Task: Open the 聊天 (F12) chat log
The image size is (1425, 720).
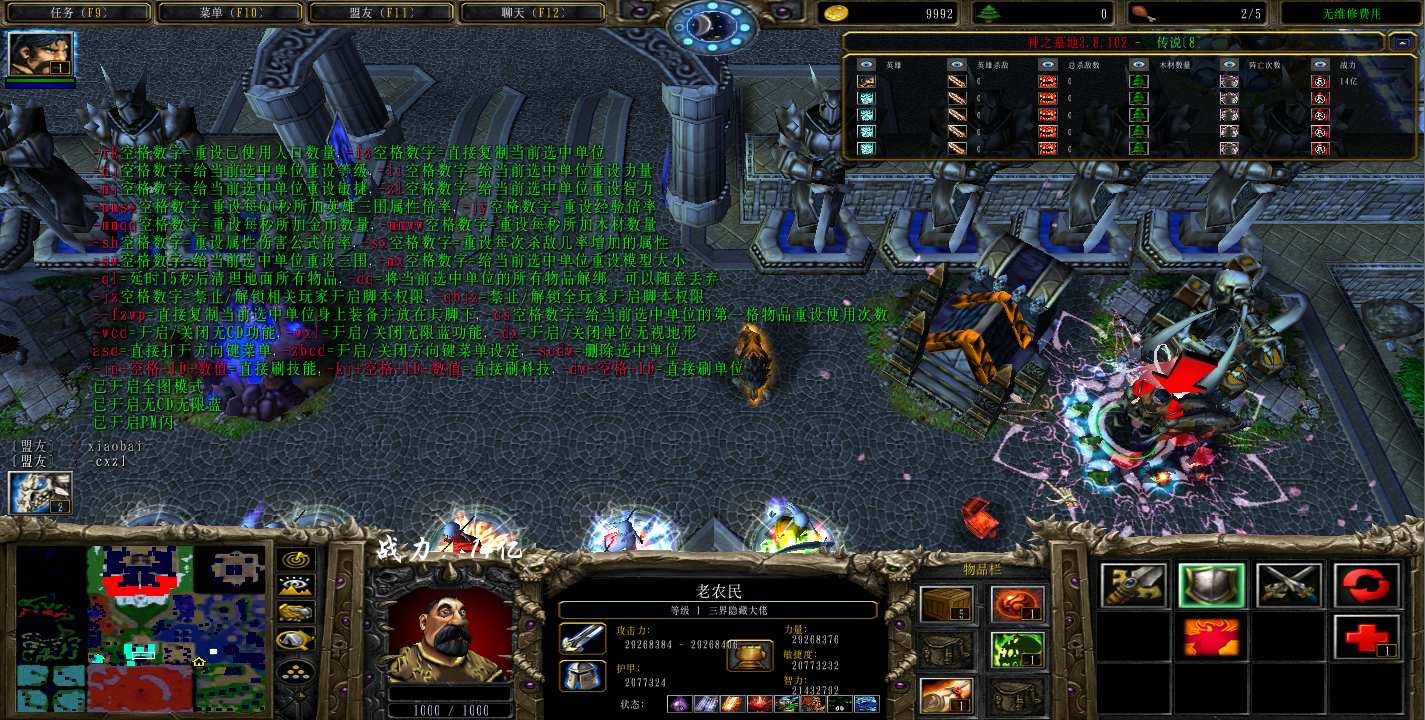Action: coord(534,13)
